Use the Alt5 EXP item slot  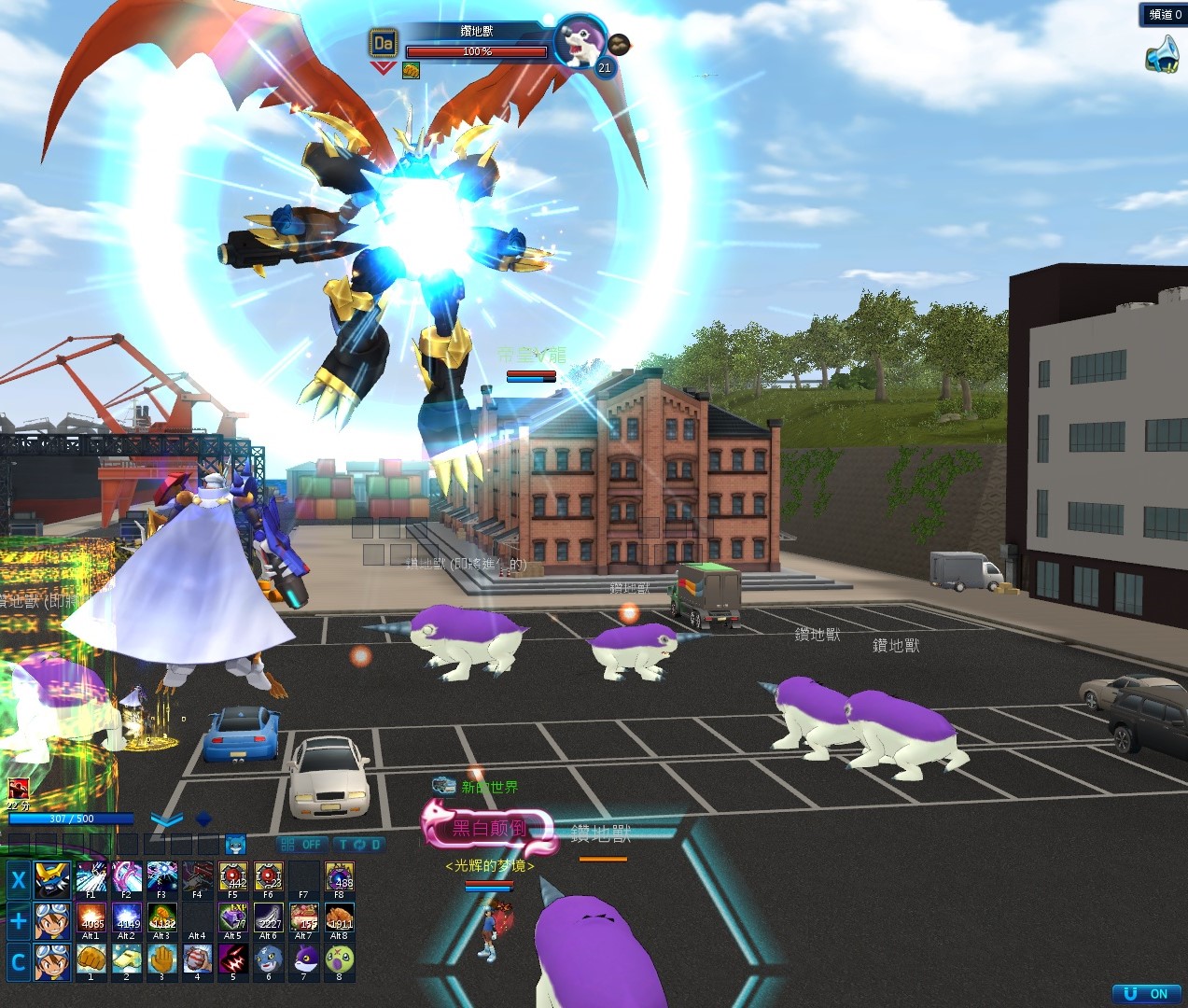(233, 920)
